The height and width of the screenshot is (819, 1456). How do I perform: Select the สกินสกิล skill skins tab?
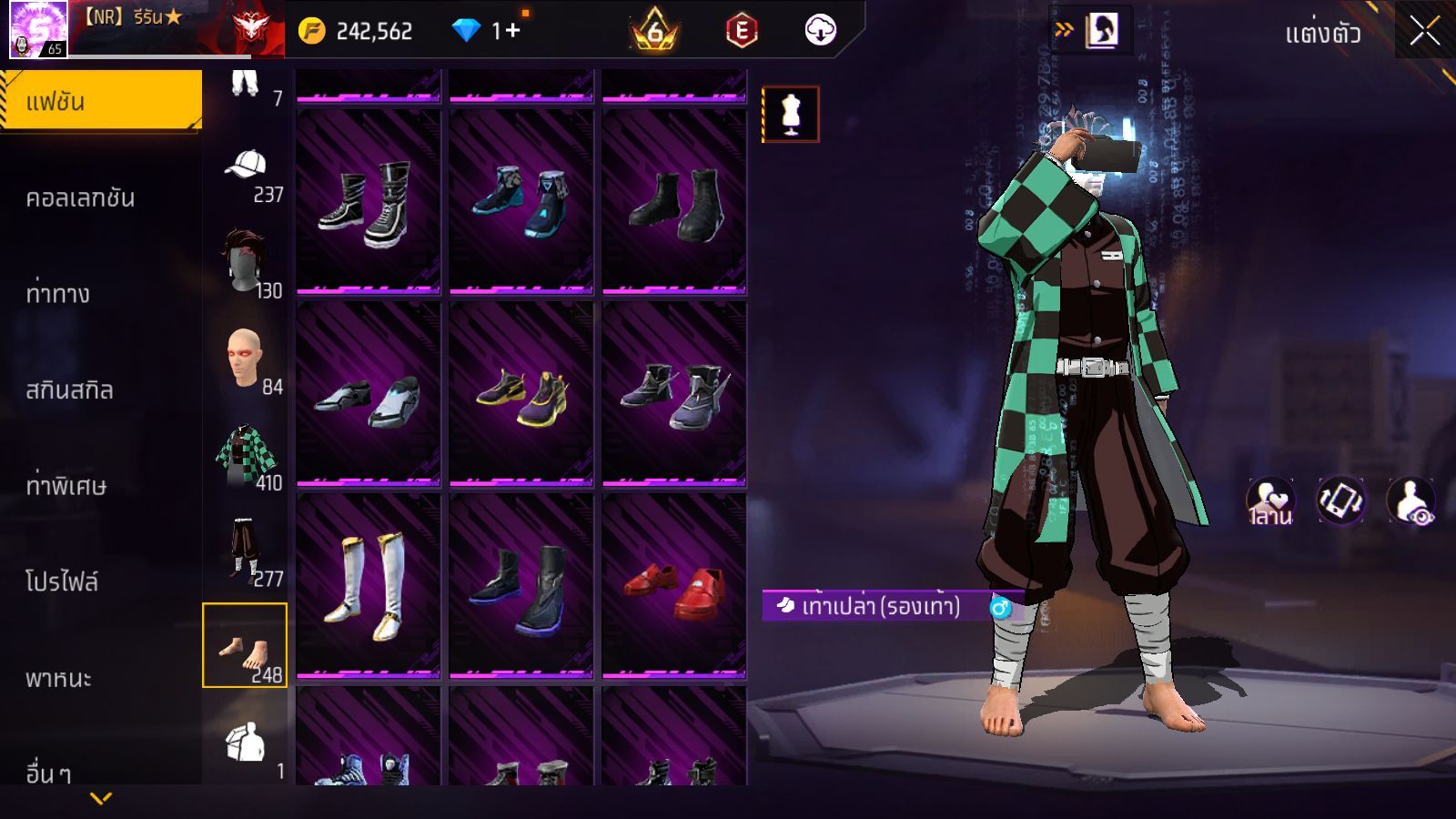pyautogui.click(x=69, y=390)
